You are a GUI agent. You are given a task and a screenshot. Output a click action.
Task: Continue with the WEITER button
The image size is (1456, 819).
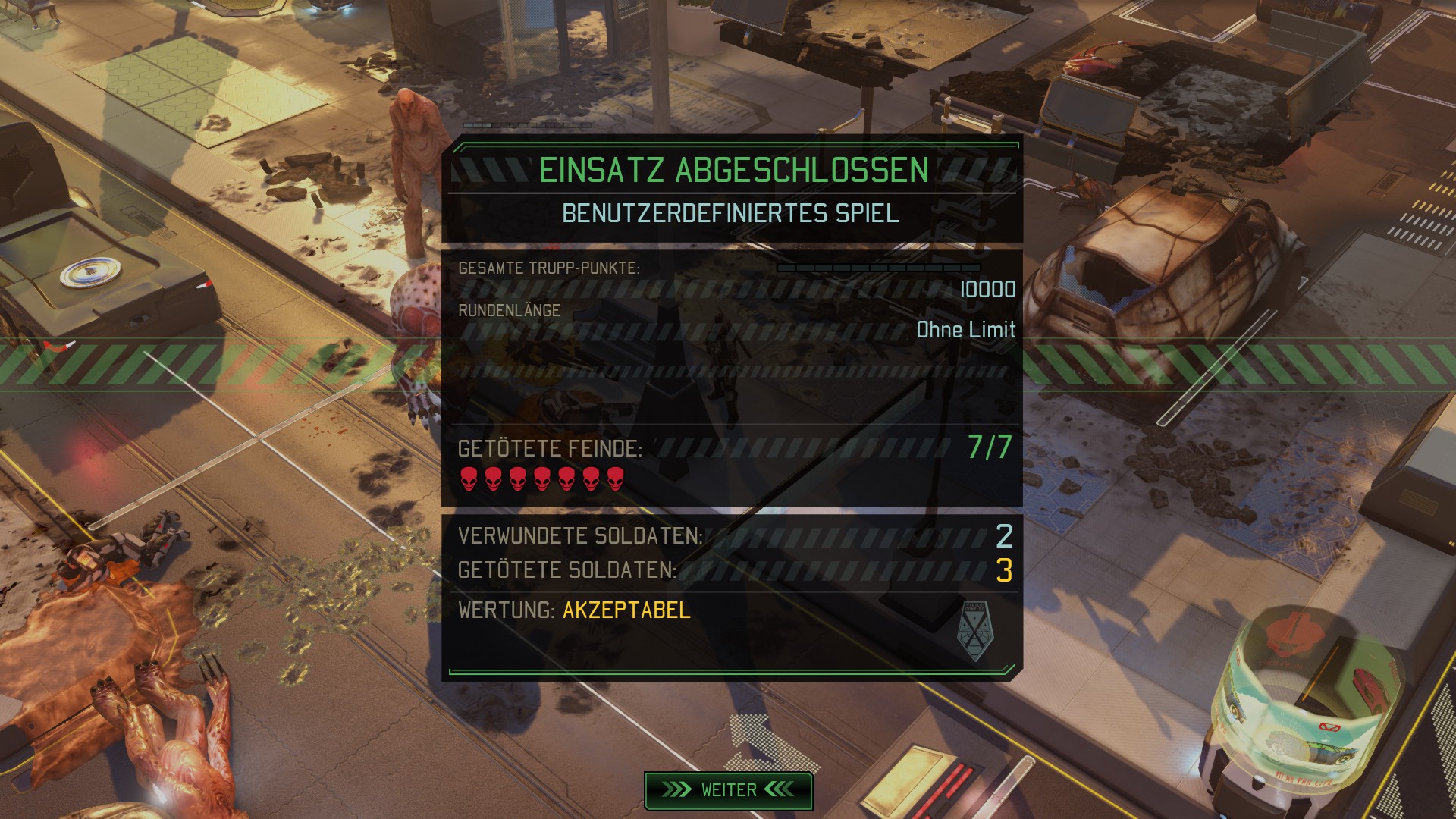tap(728, 790)
